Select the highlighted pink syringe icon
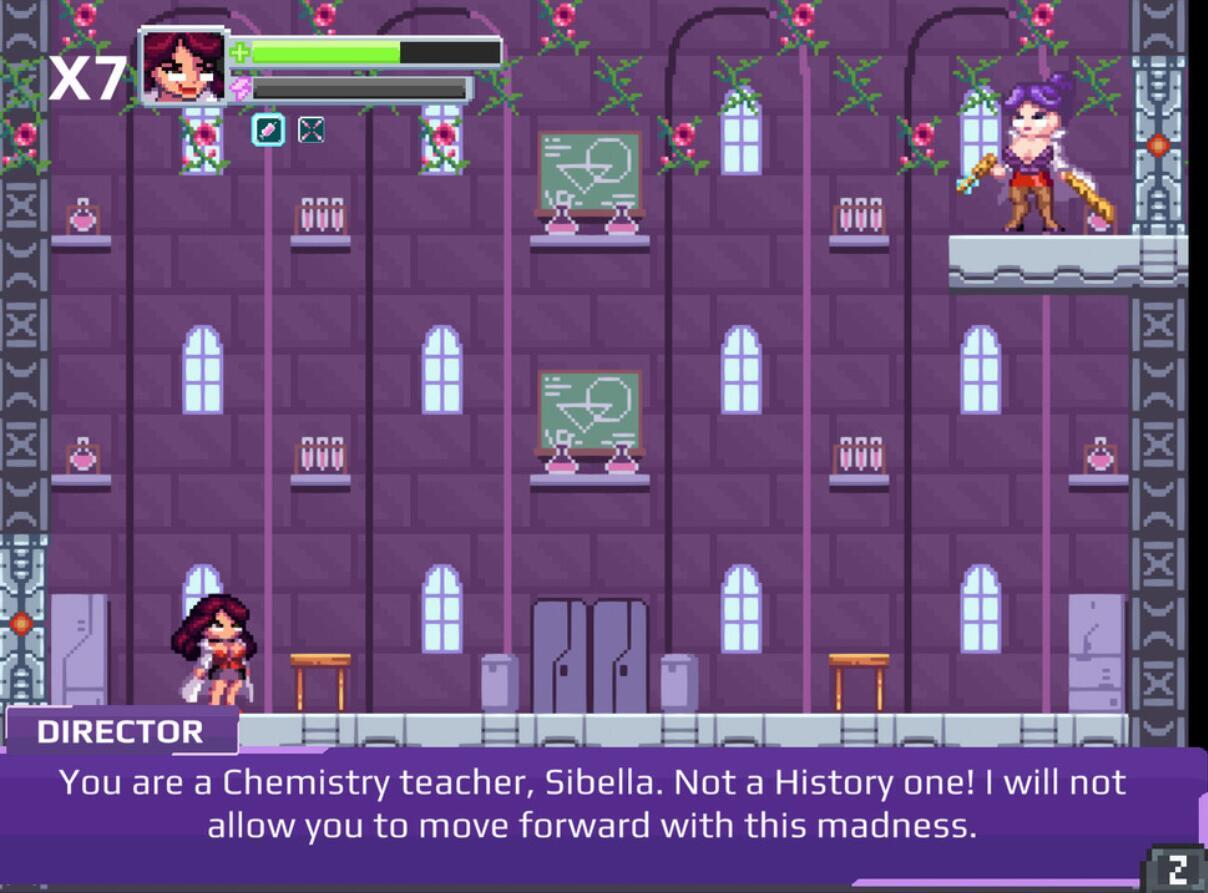This screenshot has height=893, width=1208. click(268, 130)
